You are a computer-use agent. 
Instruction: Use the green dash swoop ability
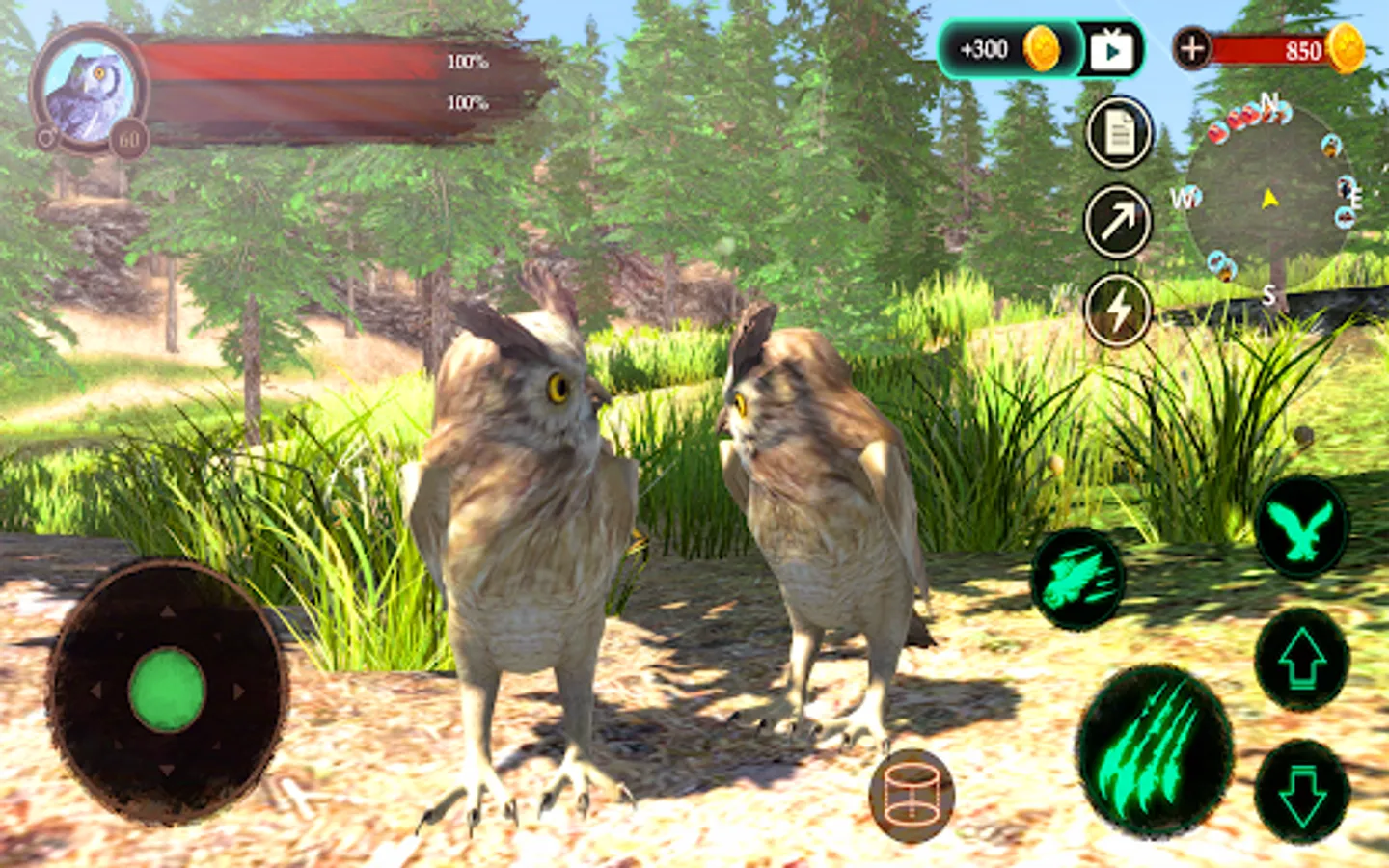click(1077, 577)
